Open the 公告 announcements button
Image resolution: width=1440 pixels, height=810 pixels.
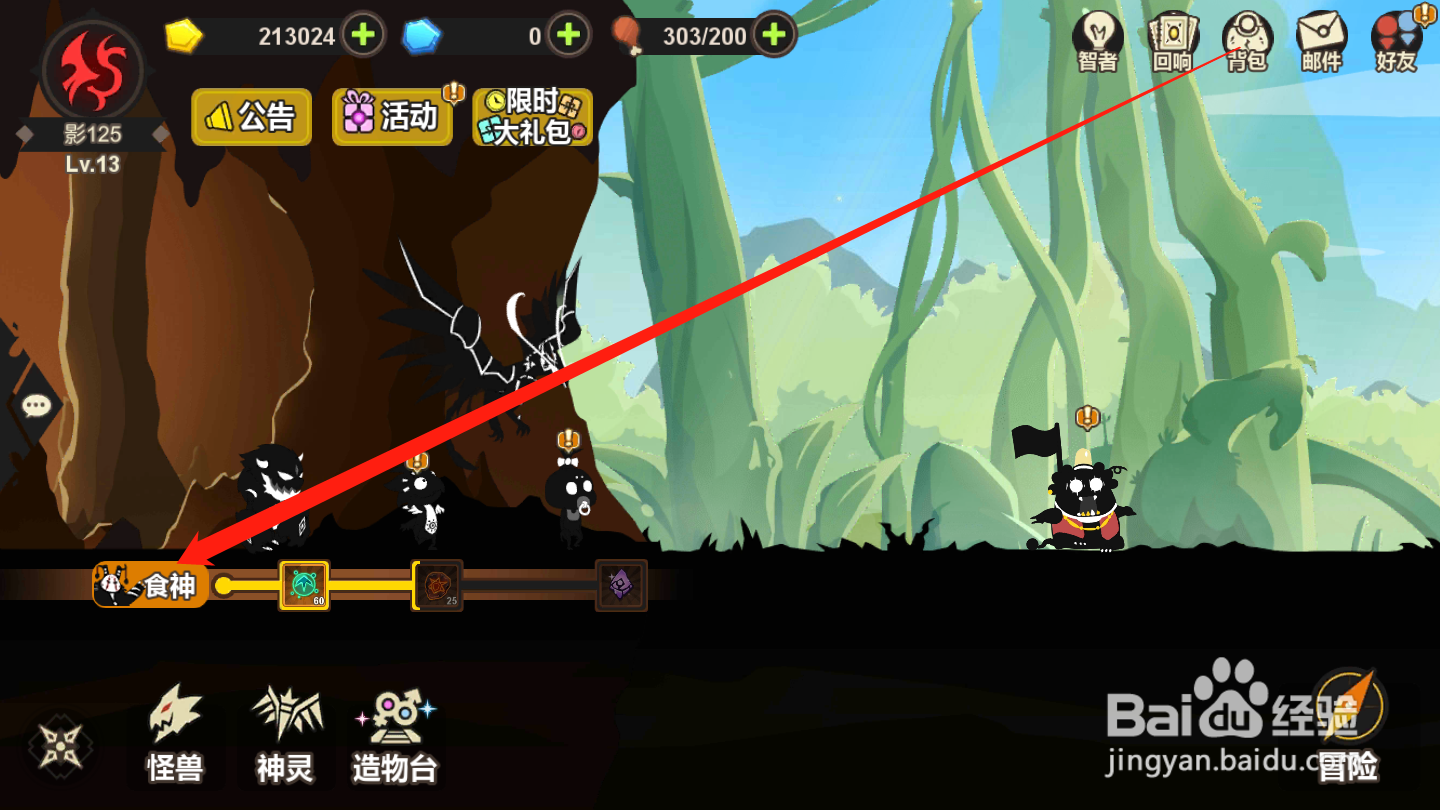pyautogui.click(x=252, y=117)
